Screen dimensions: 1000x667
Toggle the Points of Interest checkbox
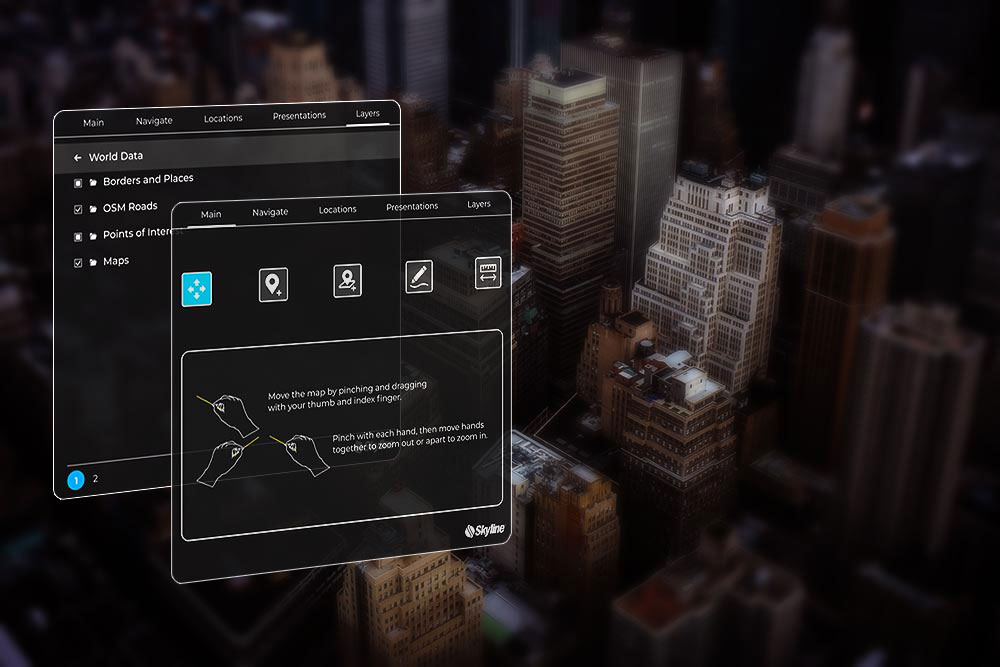[x=78, y=237]
